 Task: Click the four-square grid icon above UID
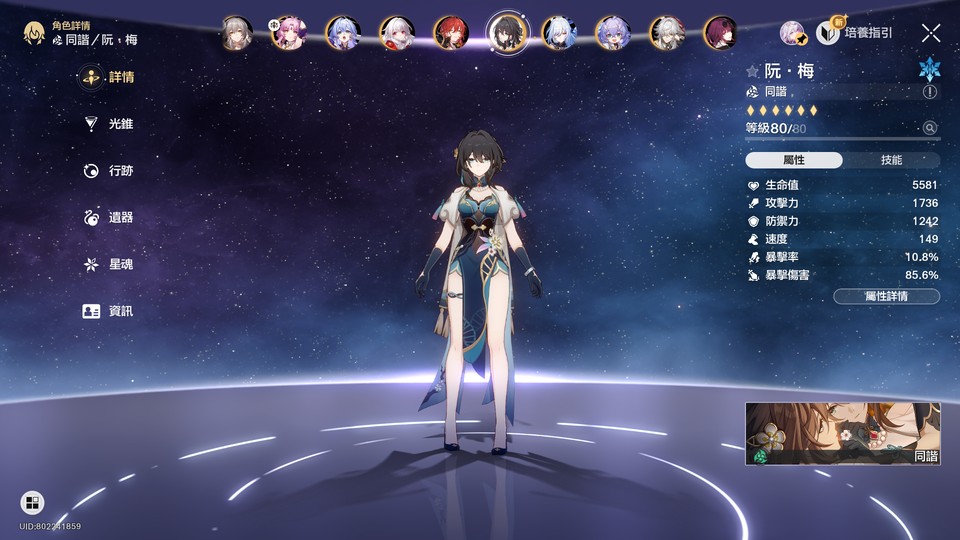click(32, 502)
